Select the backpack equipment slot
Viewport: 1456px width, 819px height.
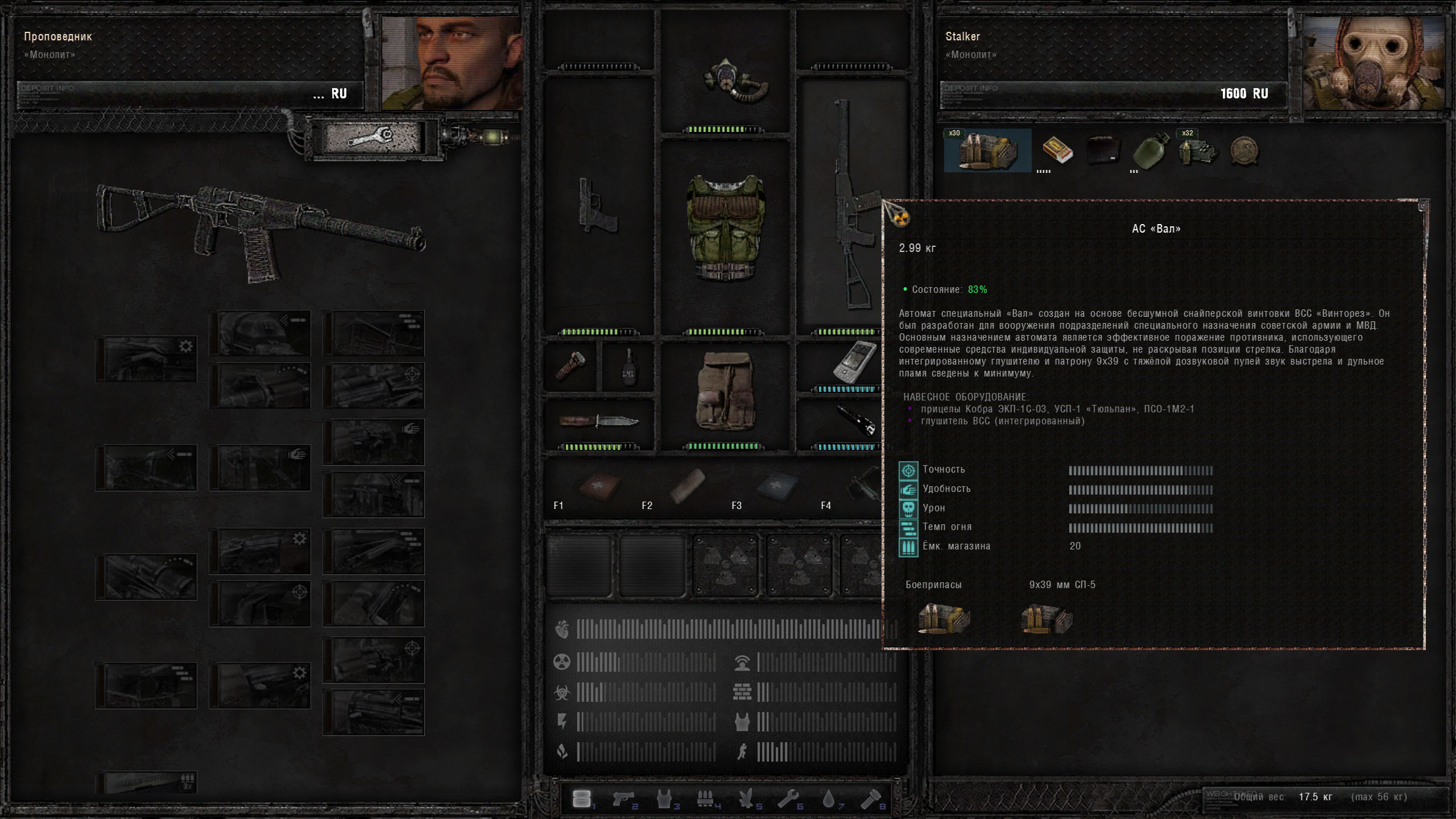[x=725, y=391]
